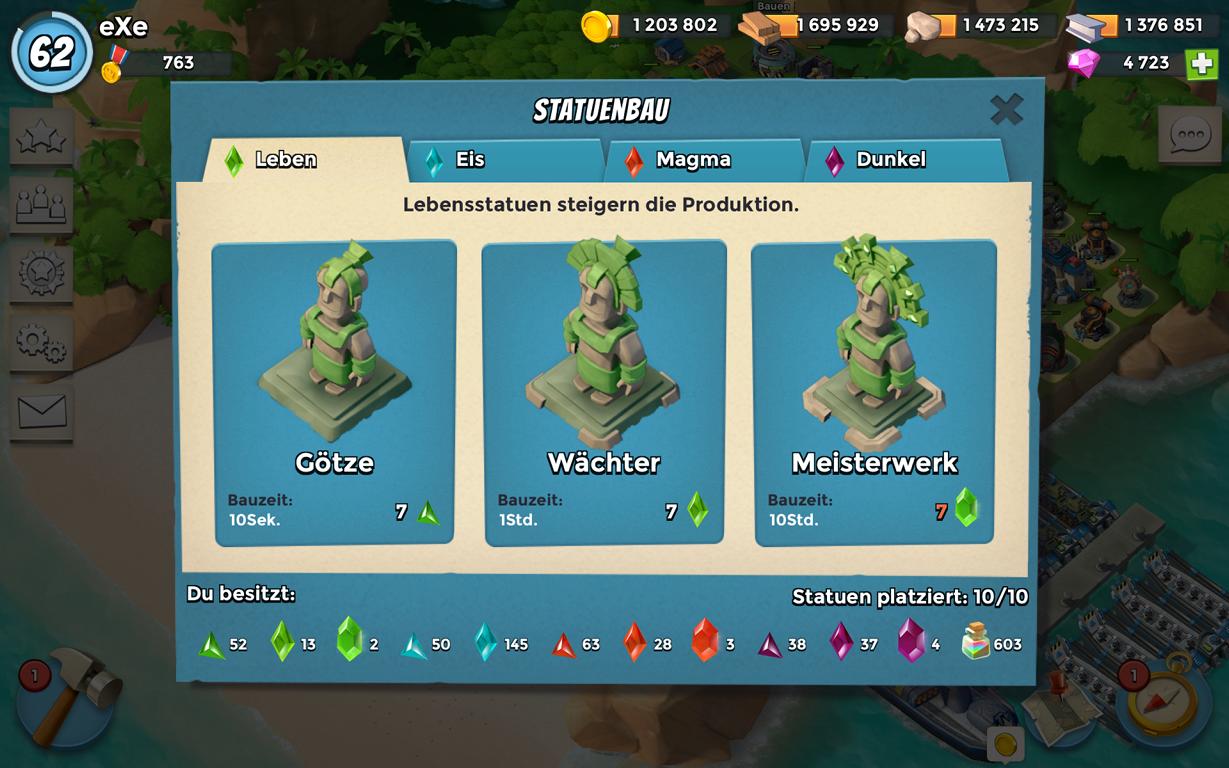Open the mail envelope inbox

tap(42, 411)
